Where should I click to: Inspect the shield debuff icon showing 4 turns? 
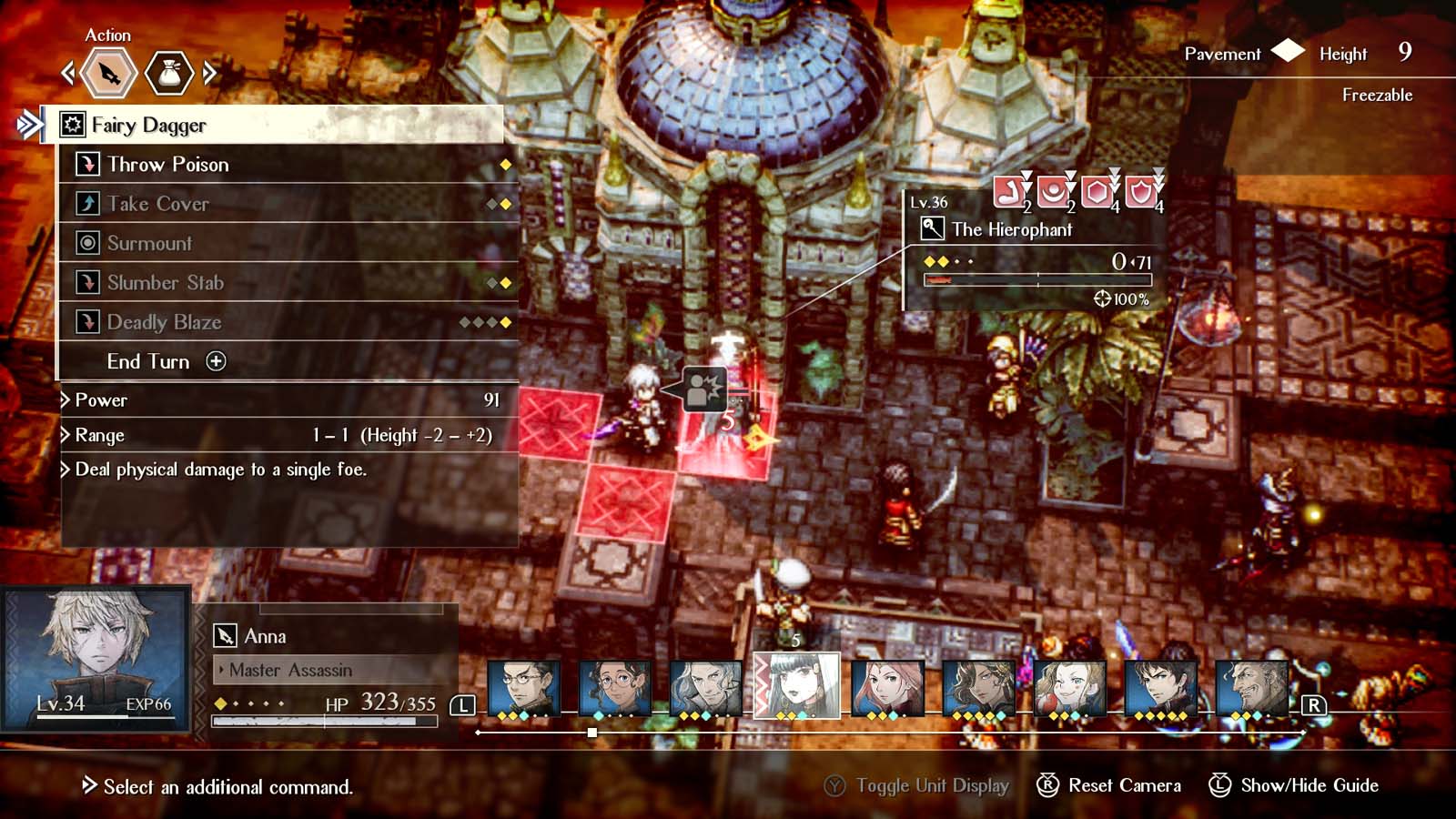[1140, 193]
